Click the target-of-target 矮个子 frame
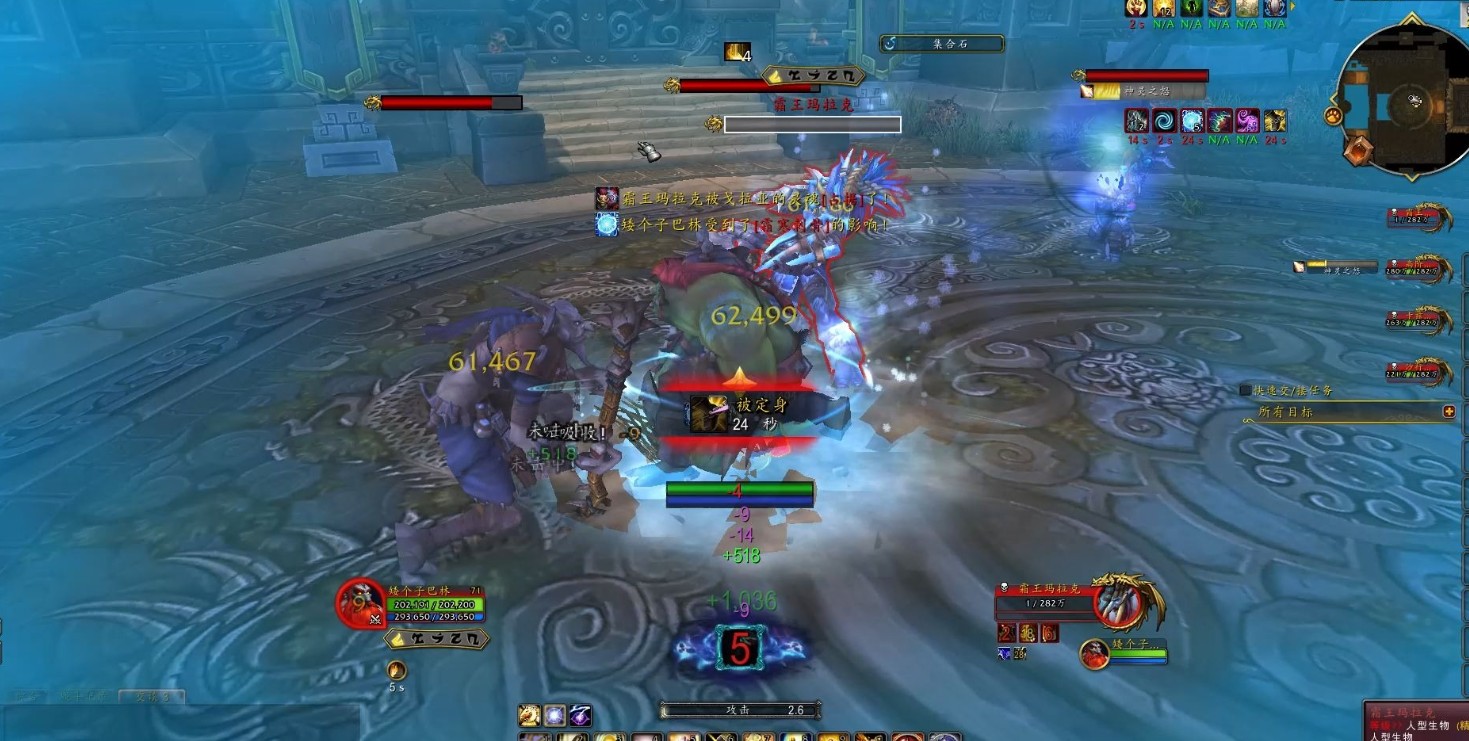The height and width of the screenshot is (741, 1469). (x=1095, y=655)
